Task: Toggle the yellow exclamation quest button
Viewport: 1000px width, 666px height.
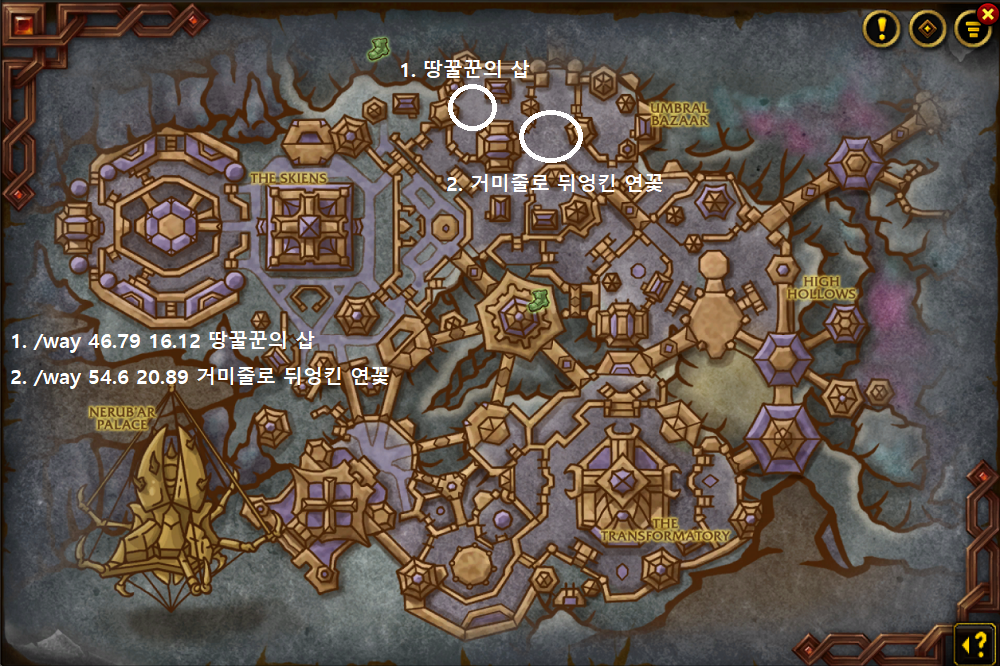Action: click(882, 28)
